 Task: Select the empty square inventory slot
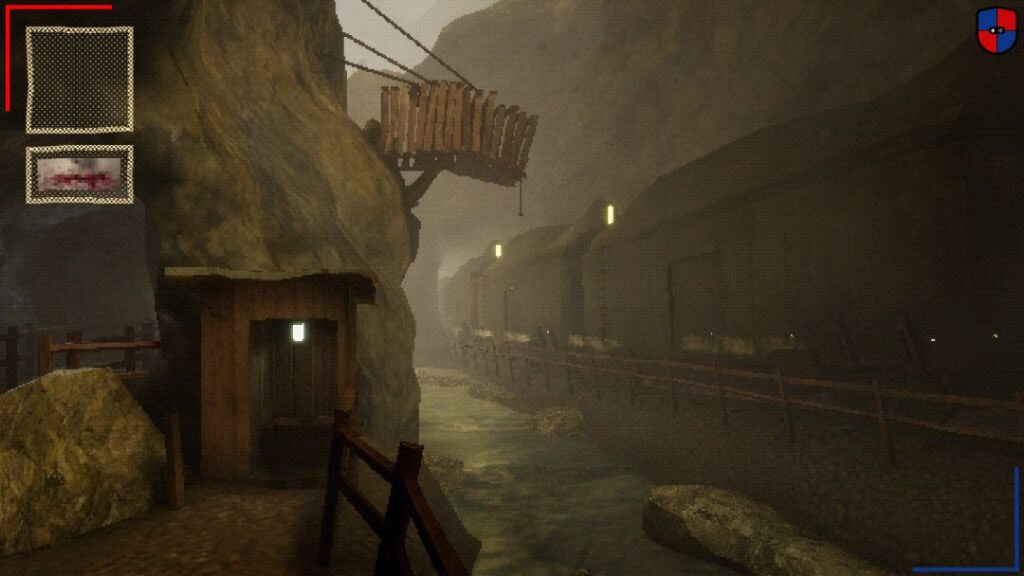(x=79, y=79)
